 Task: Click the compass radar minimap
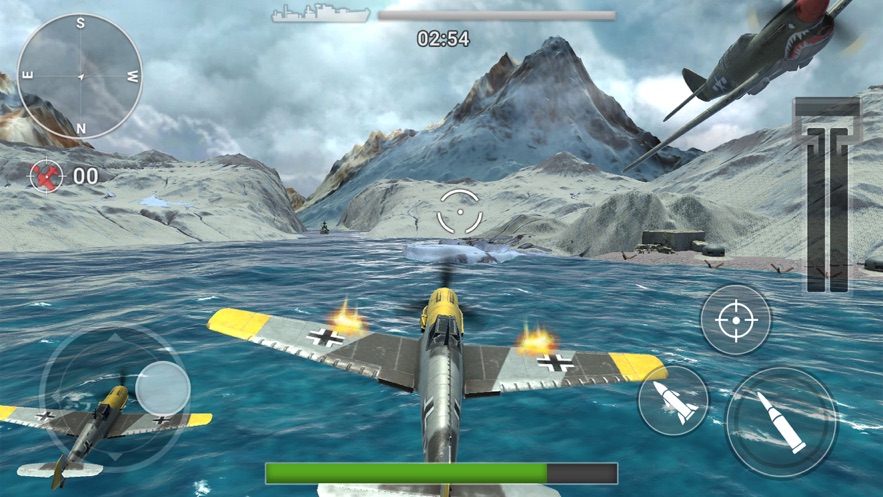click(80, 76)
